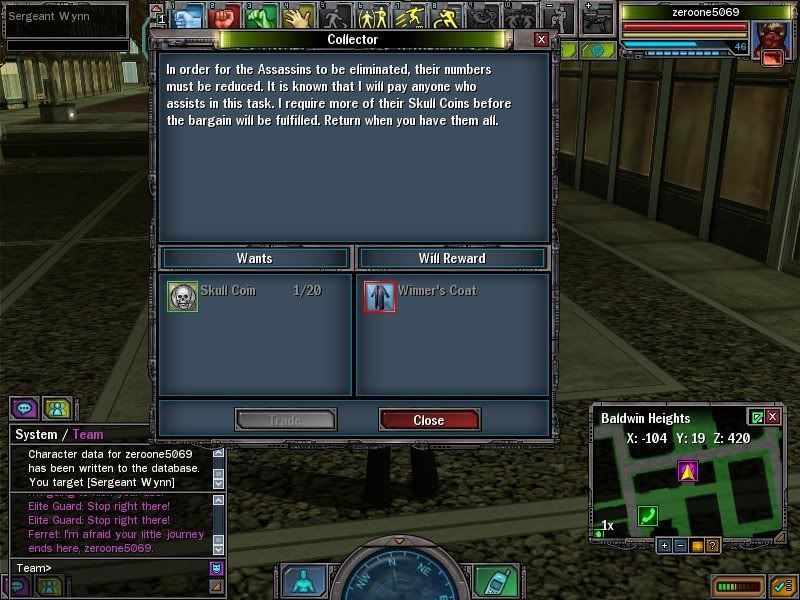Select the Sergeant Wynn target frame

coord(65,17)
